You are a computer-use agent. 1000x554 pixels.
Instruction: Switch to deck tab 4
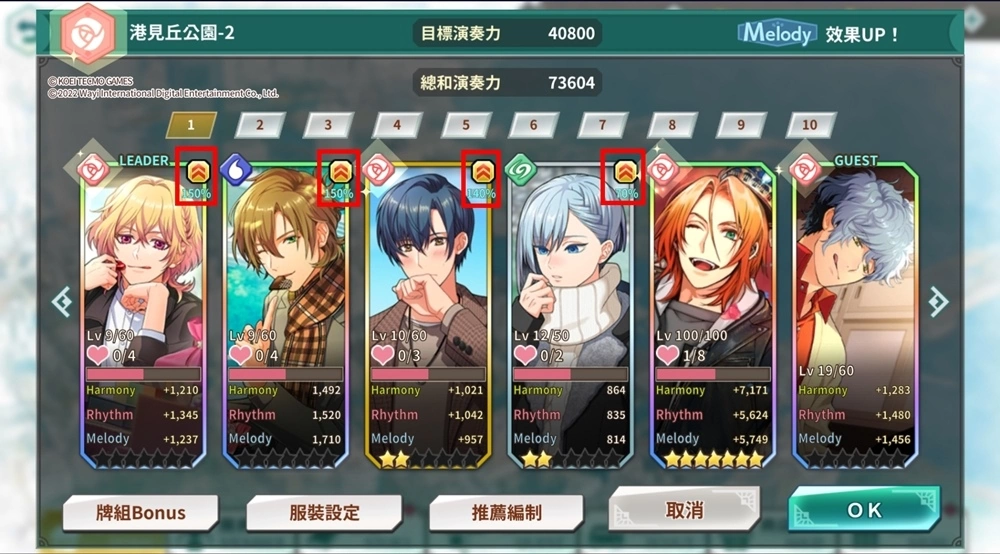pos(397,125)
